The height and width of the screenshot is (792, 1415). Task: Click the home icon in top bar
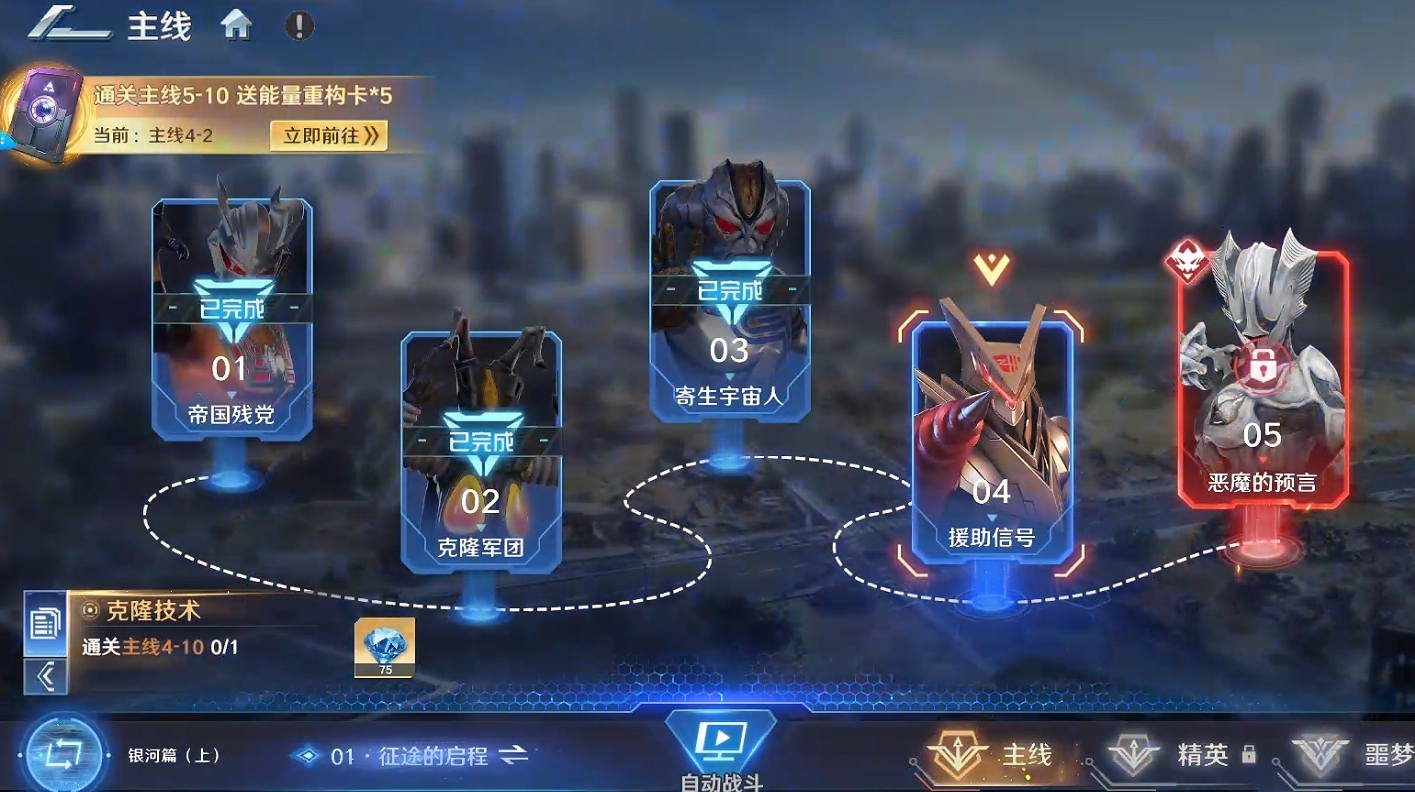tap(237, 25)
